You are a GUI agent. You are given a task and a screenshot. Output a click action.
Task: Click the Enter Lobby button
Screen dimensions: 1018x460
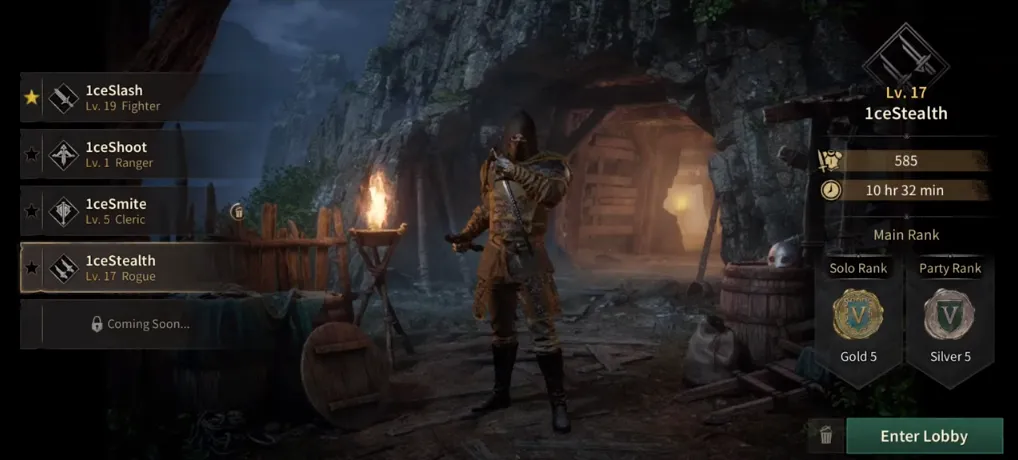[x=923, y=436]
